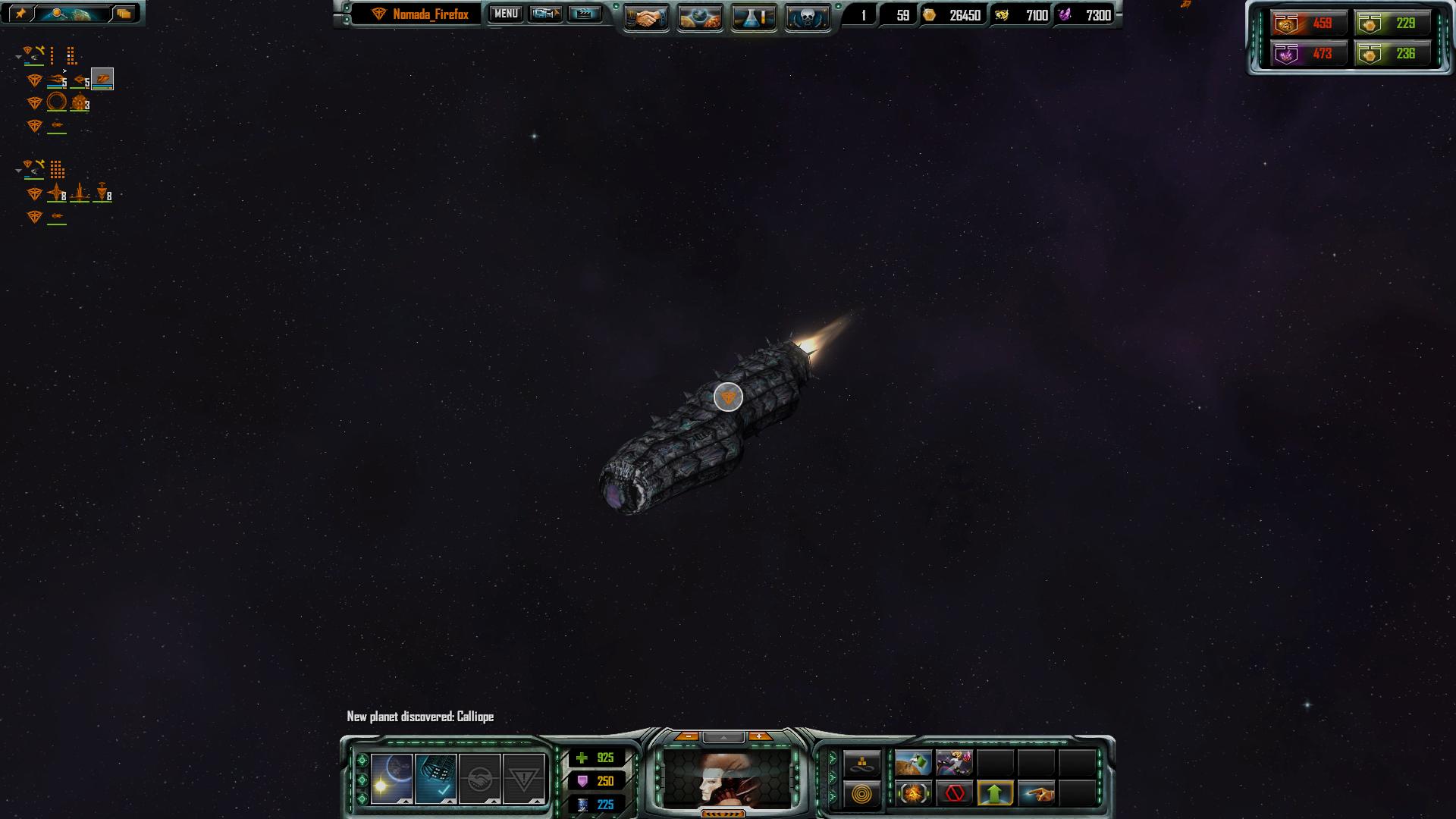
Task: Activate the red stop command
Action: [955, 794]
